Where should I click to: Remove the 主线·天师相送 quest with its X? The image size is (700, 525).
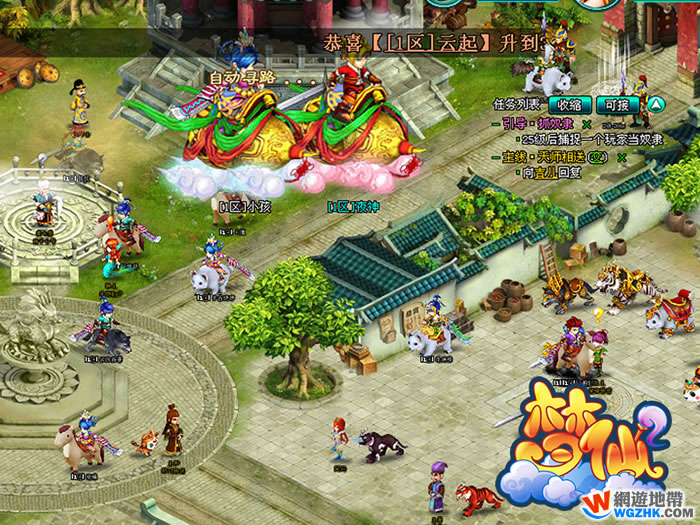(622, 158)
